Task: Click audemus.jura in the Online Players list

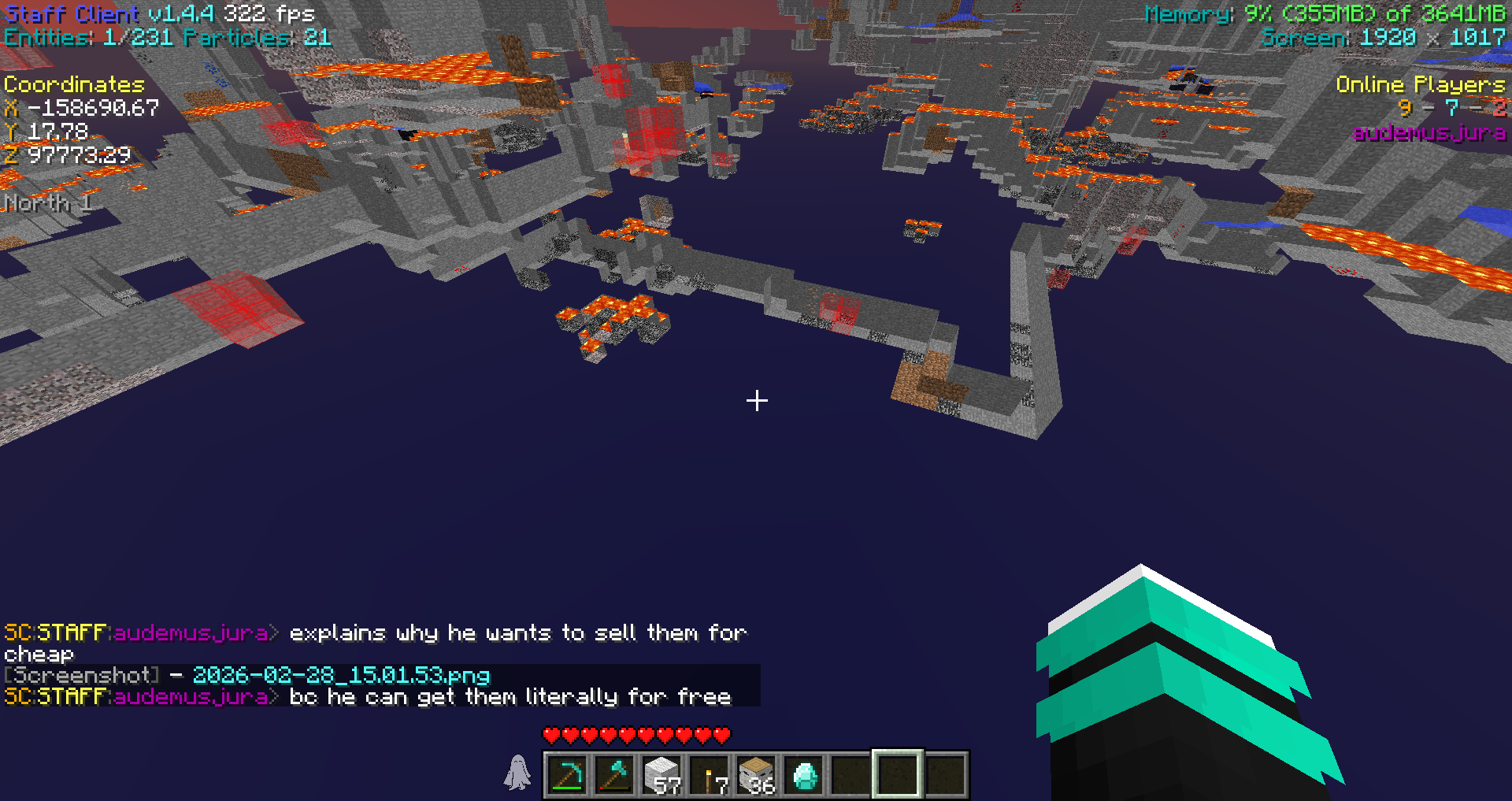Action: (1429, 132)
